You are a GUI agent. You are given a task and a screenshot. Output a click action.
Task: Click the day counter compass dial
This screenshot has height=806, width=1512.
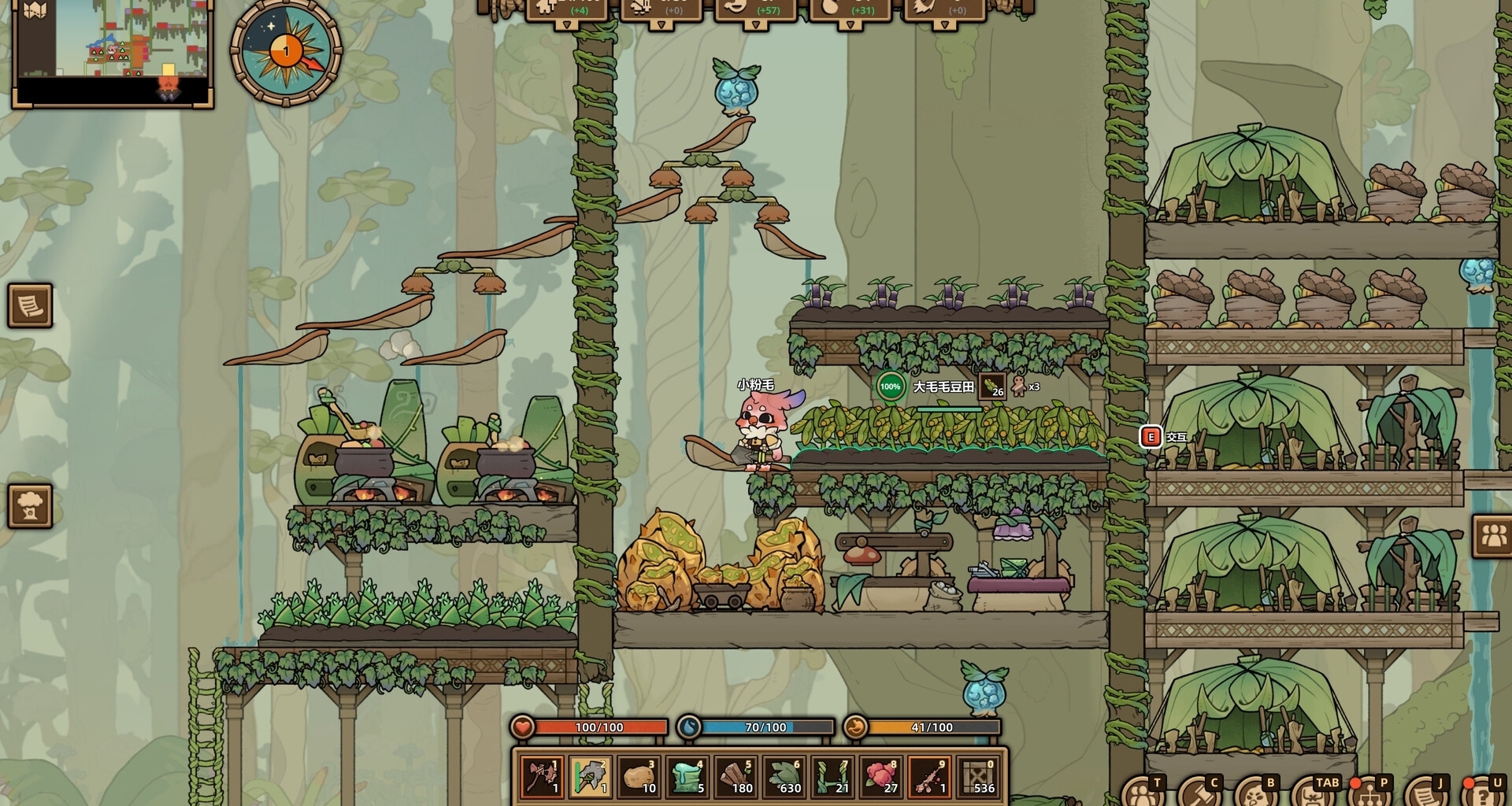[x=287, y=50]
